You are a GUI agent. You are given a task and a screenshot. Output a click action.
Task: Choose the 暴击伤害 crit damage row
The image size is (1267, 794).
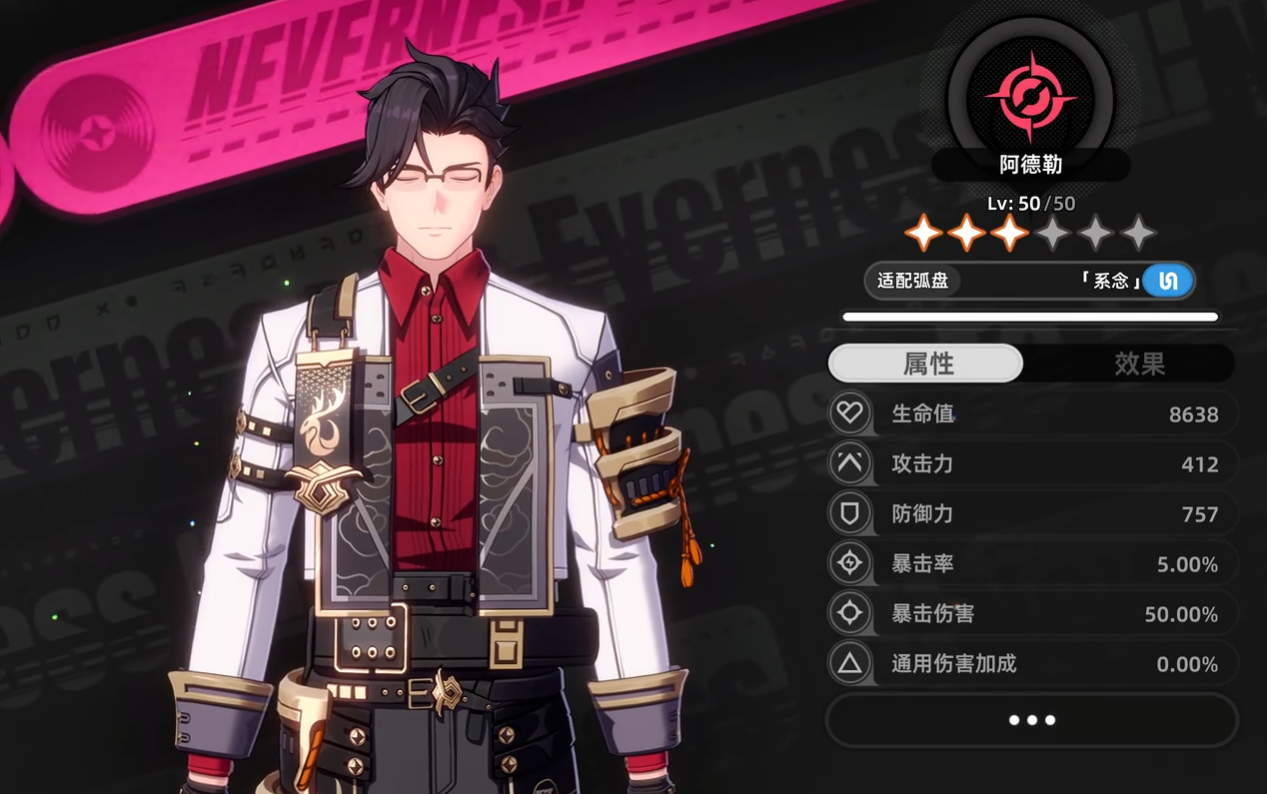point(1033,614)
